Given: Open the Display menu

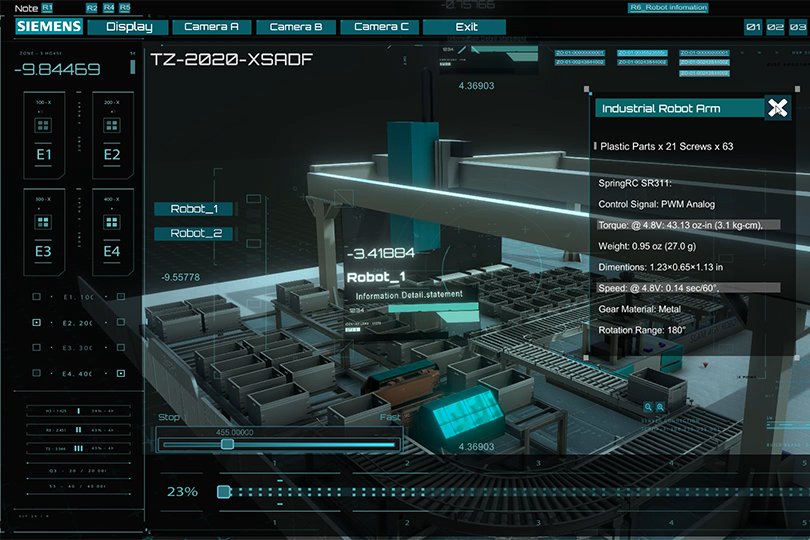Looking at the screenshot, I should (x=128, y=27).
